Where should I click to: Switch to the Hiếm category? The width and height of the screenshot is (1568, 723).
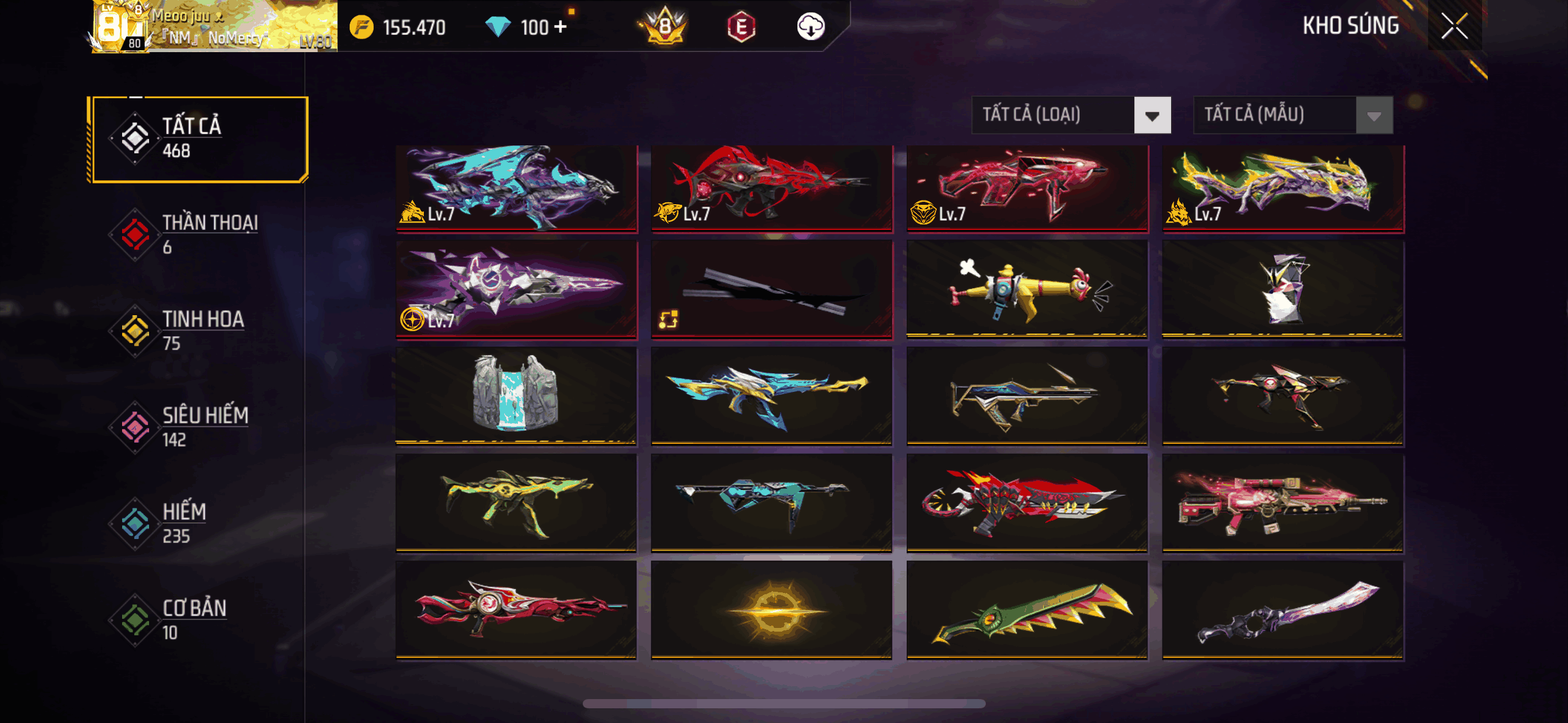pyautogui.click(x=196, y=523)
